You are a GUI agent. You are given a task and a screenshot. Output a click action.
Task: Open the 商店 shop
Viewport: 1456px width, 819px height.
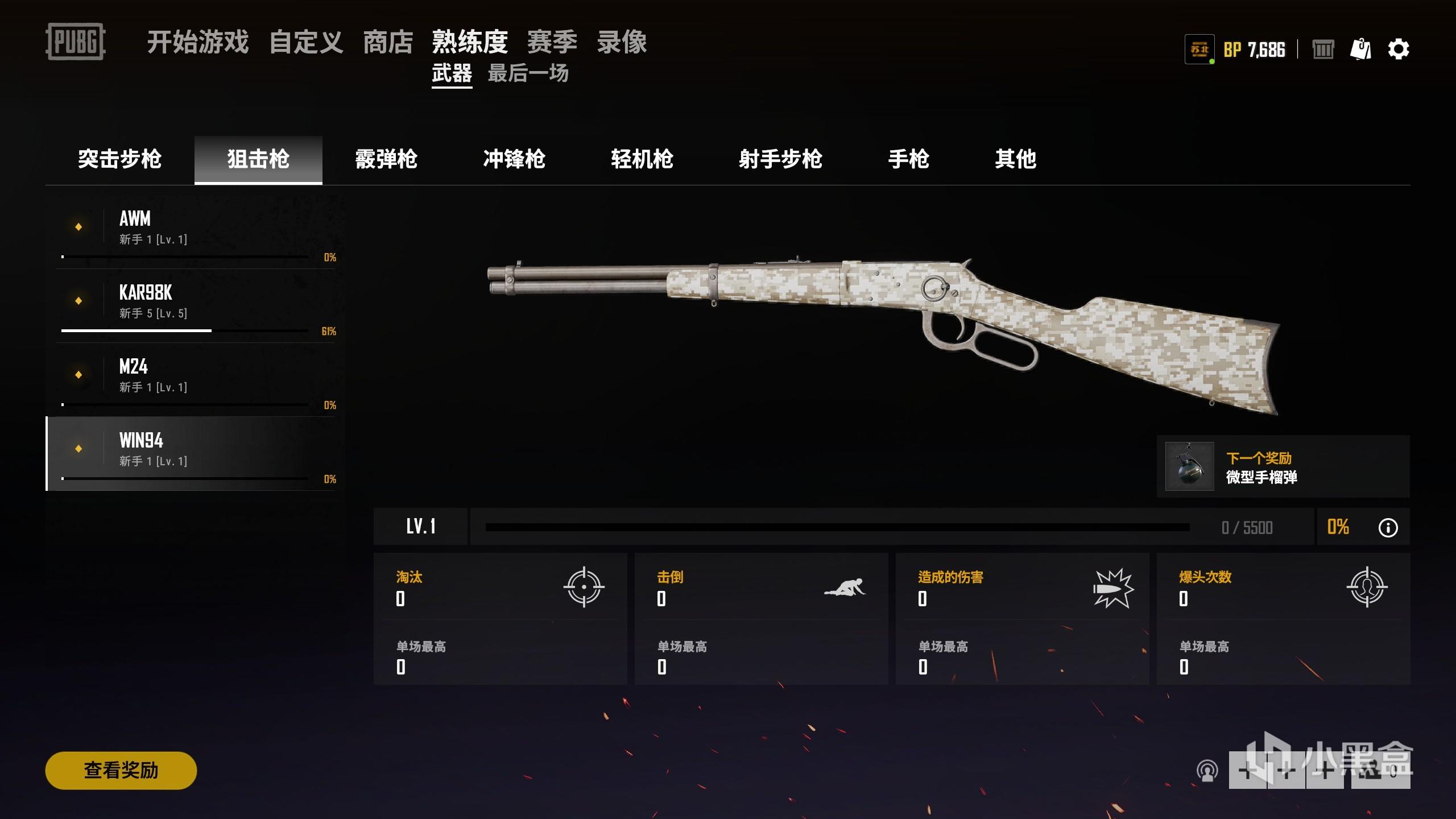(x=388, y=42)
